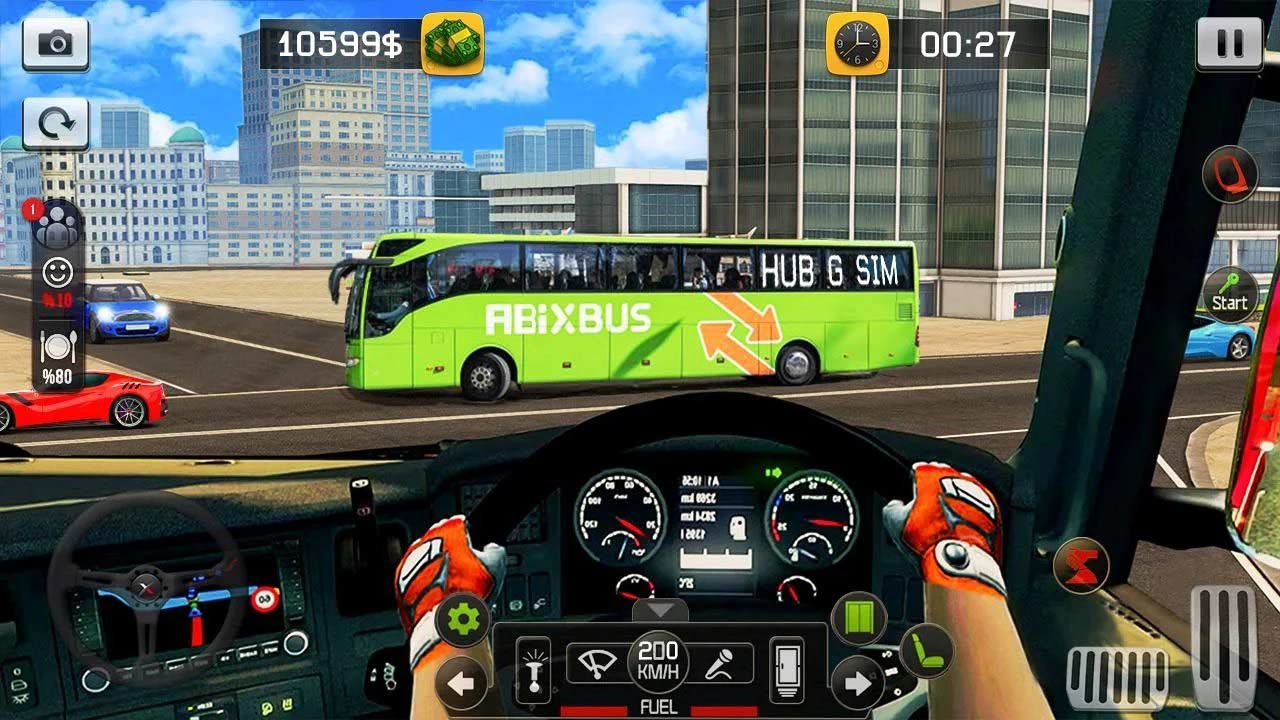Pause the game
This screenshot has height=720, width=1280.
[x=1223, y=44]
